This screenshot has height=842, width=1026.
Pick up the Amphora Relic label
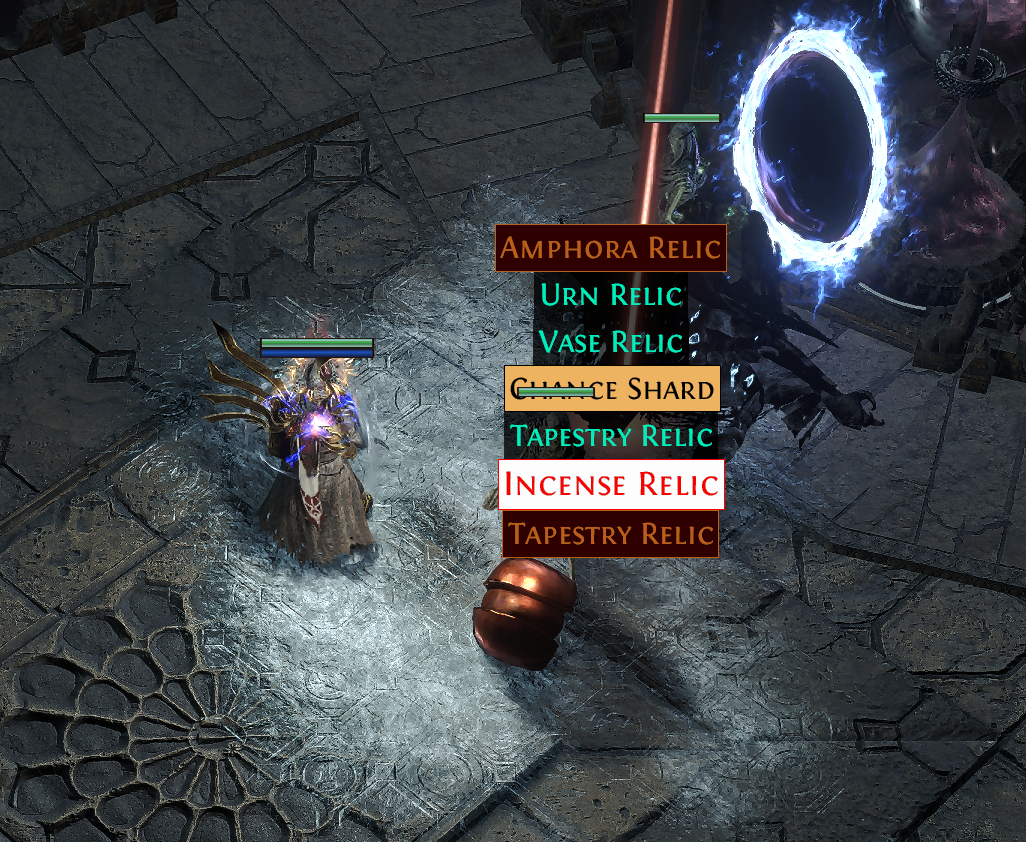point(610,248)
